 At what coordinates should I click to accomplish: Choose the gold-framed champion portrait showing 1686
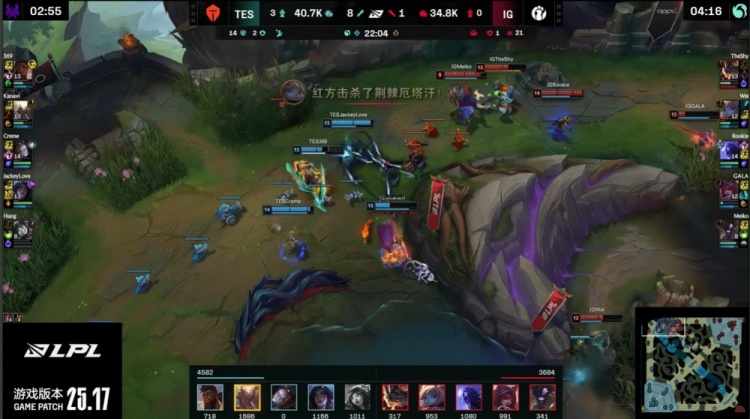tap(247, 397)
